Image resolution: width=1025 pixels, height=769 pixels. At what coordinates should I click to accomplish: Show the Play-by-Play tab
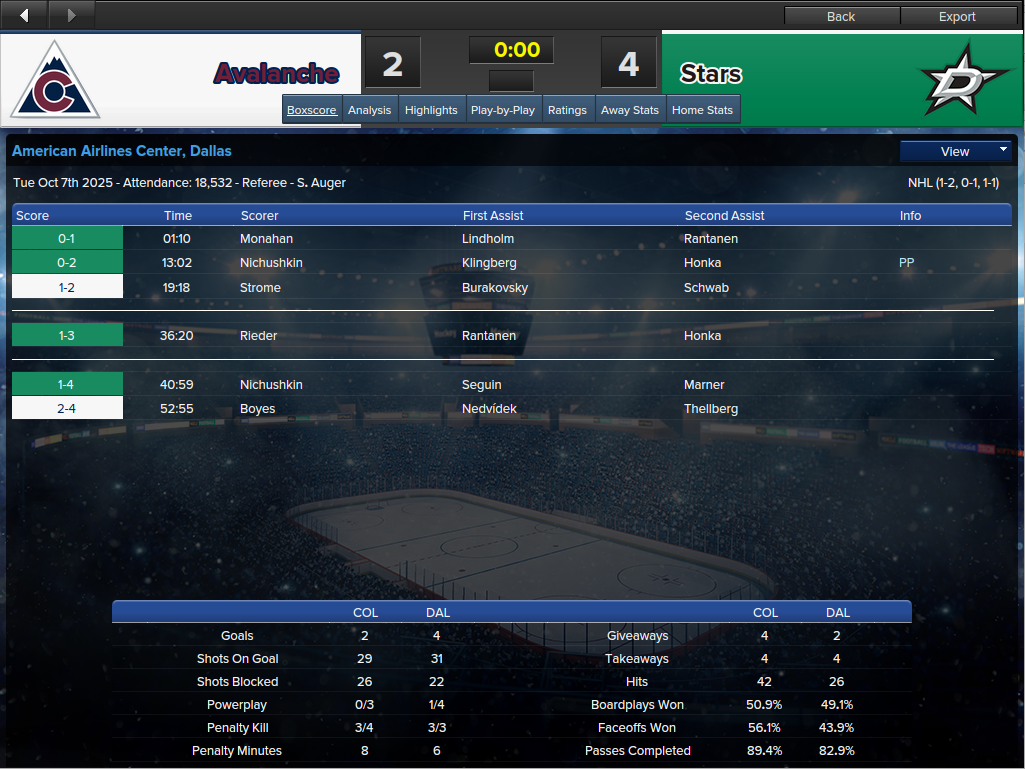502,110
